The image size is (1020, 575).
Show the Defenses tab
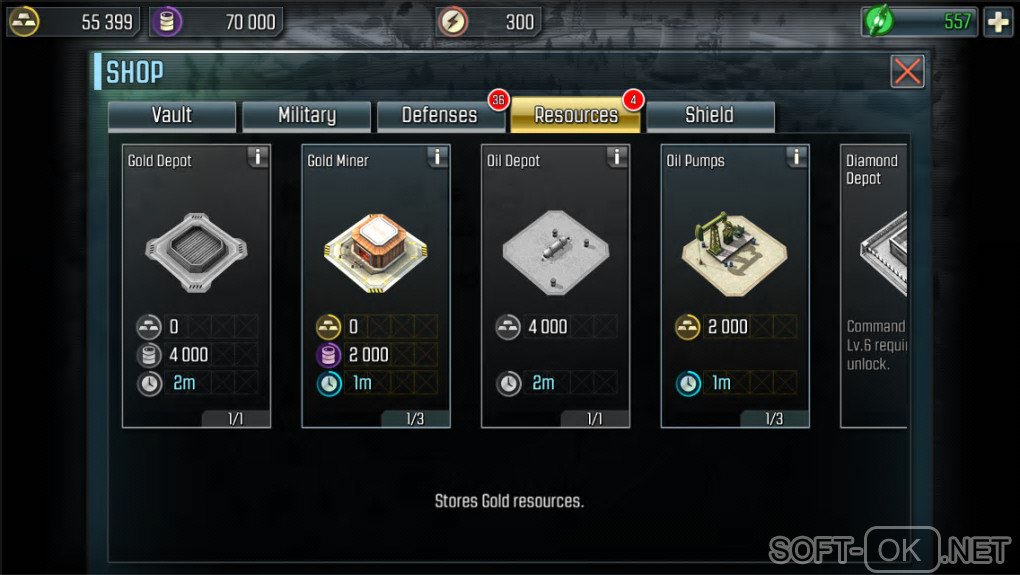tap(440, 115)
